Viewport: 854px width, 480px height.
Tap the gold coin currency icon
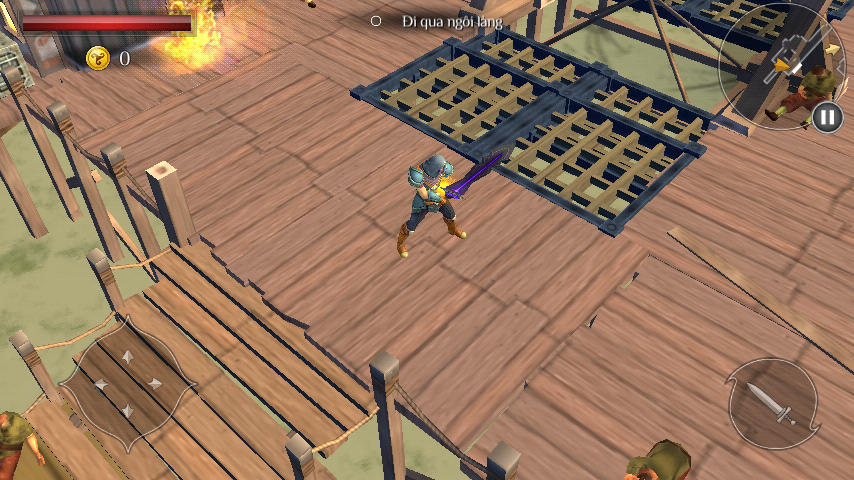[98, 58]
